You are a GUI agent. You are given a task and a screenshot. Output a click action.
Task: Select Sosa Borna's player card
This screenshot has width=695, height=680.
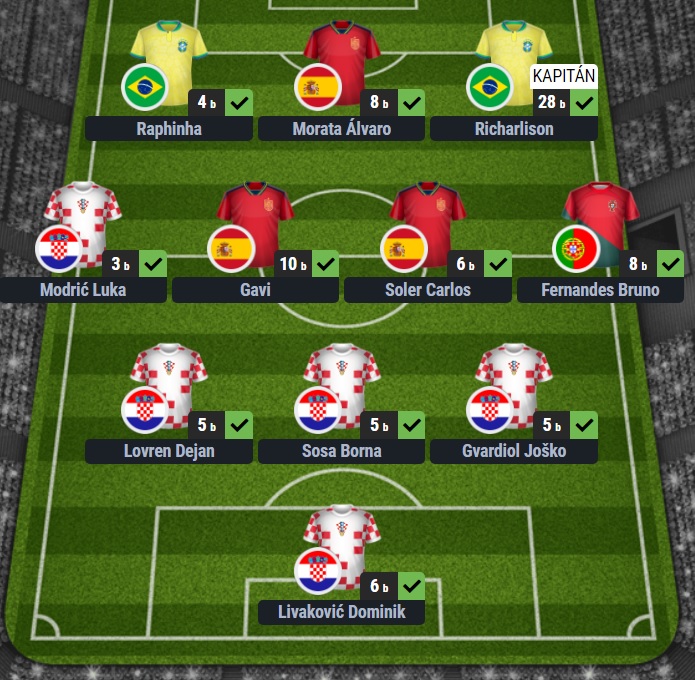coord(341,451)
